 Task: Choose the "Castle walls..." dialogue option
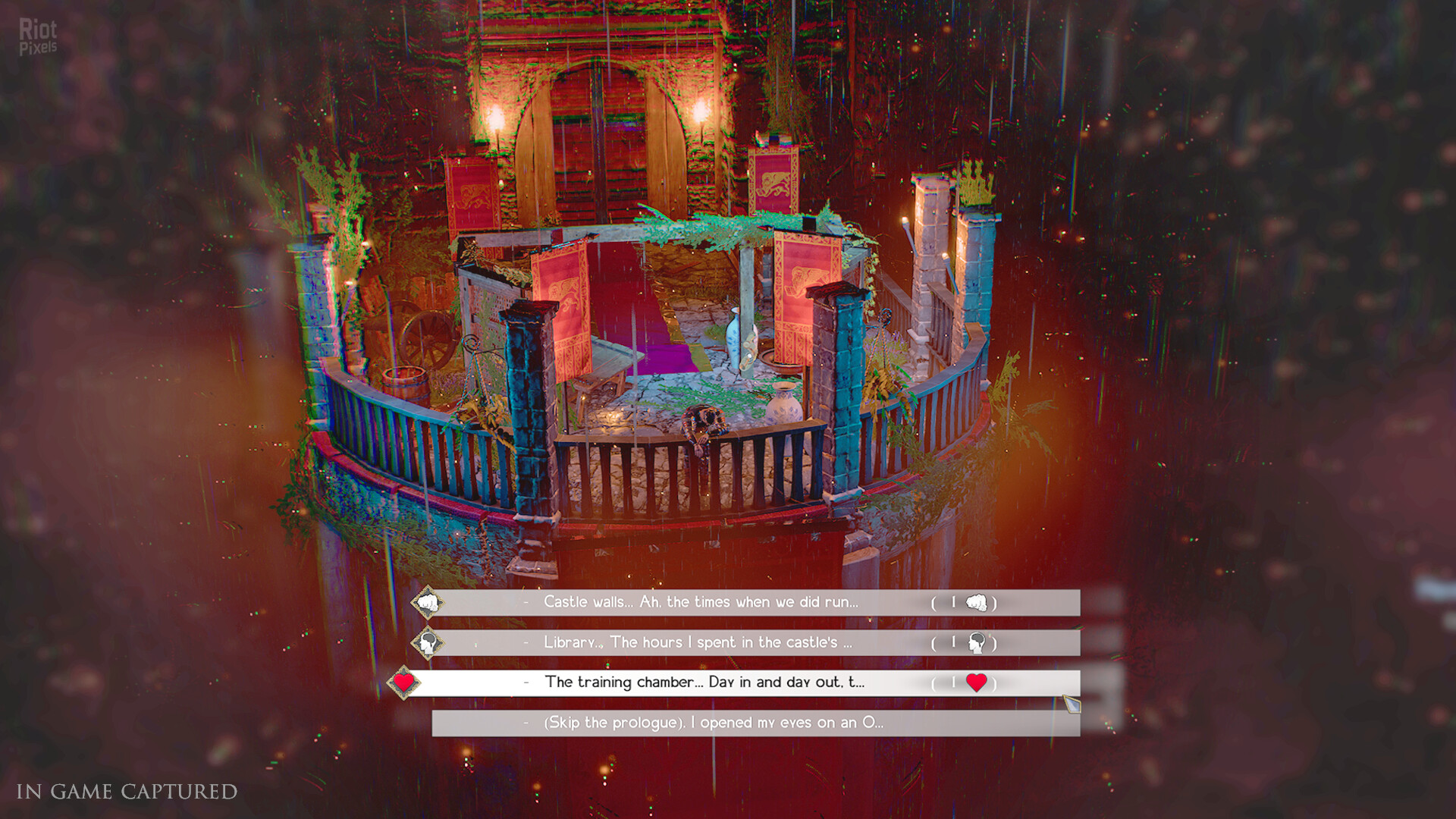[x=701, y=602]
